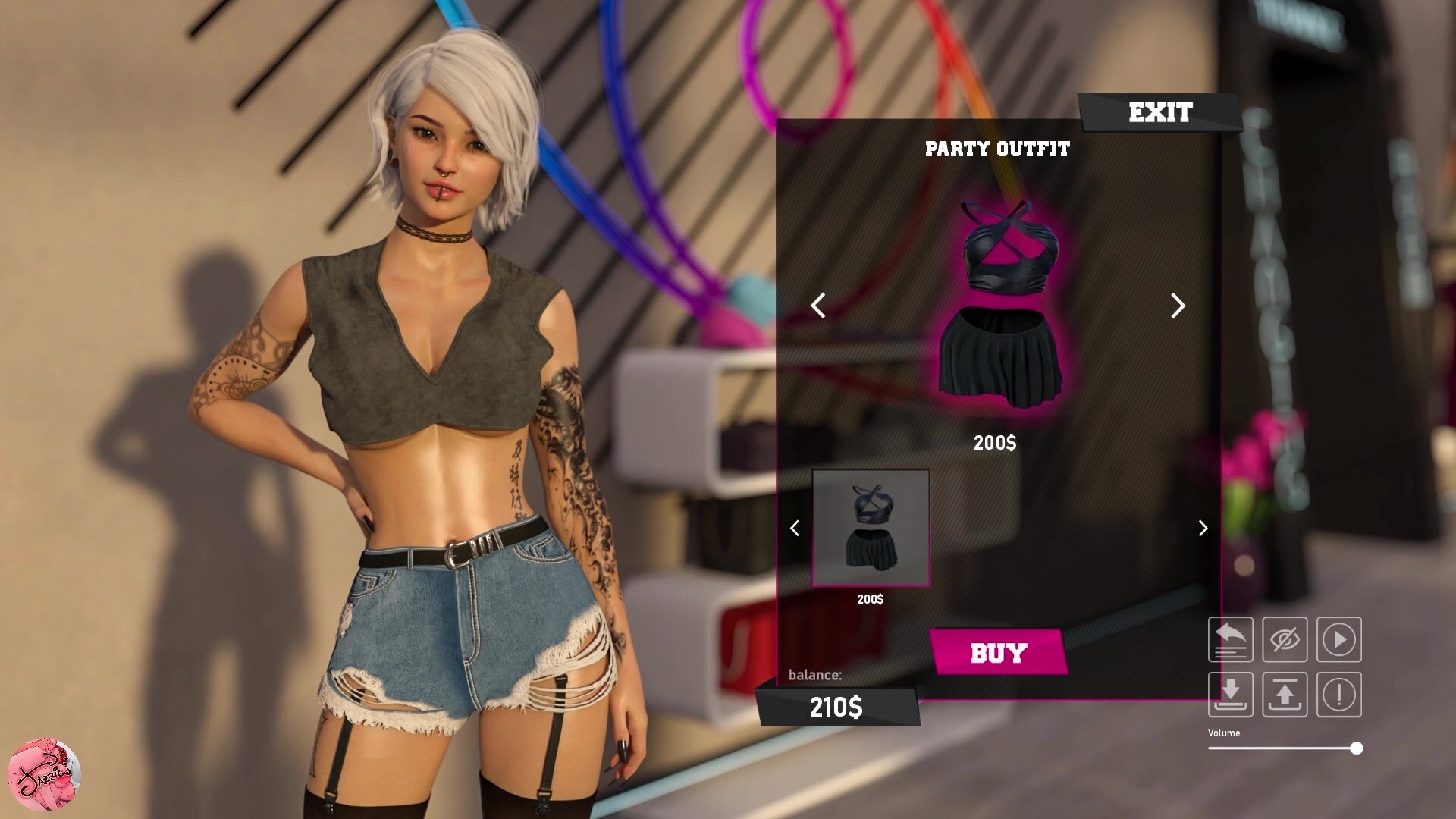Load game with the upload-arrow icon
The width and height of the screenshot is (1456, 819).
(x=1285, y=694)
